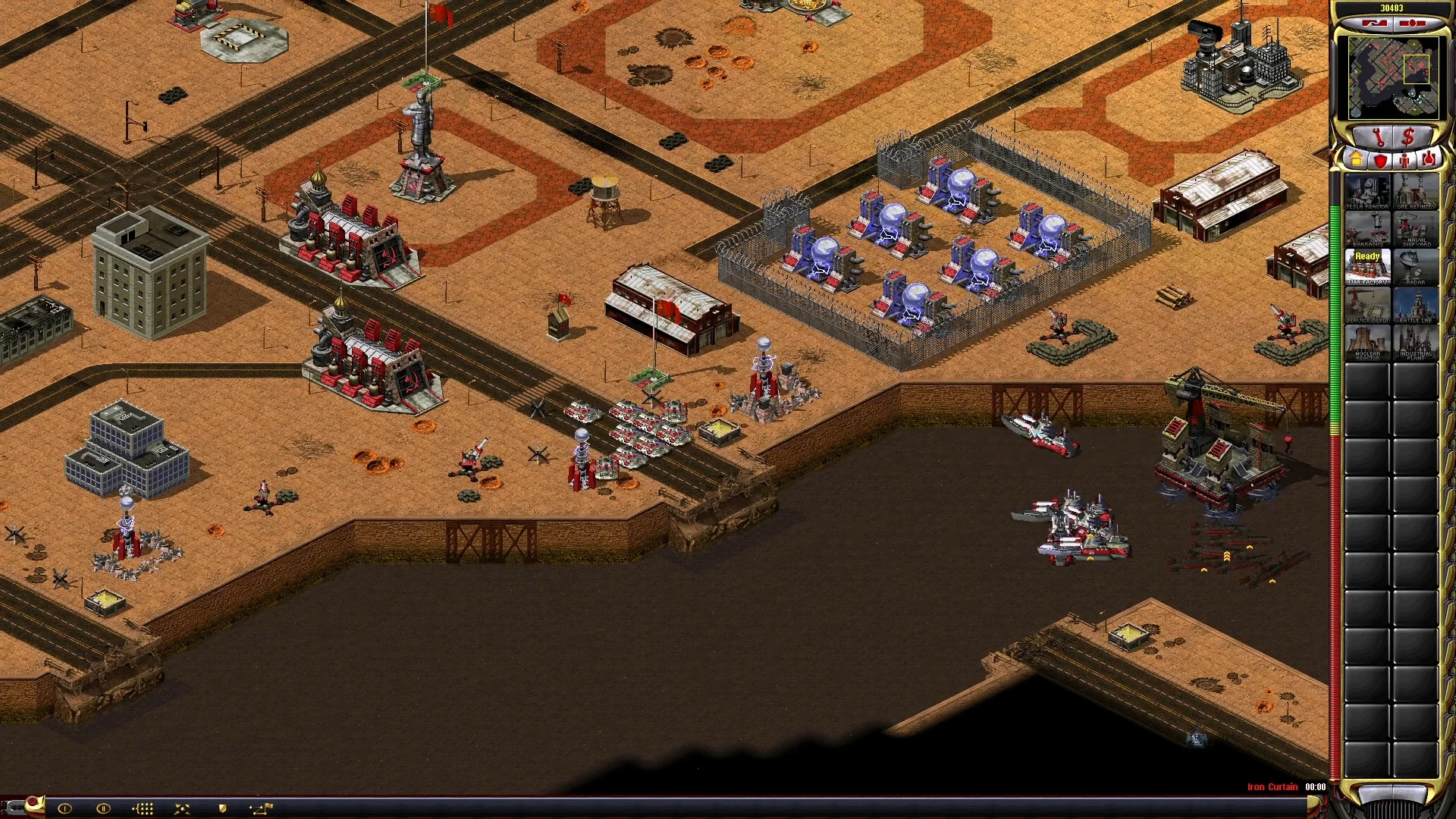Activate the waypoint flag planning mode
This screenshot has width=1456, height=819.
[261, 808]
